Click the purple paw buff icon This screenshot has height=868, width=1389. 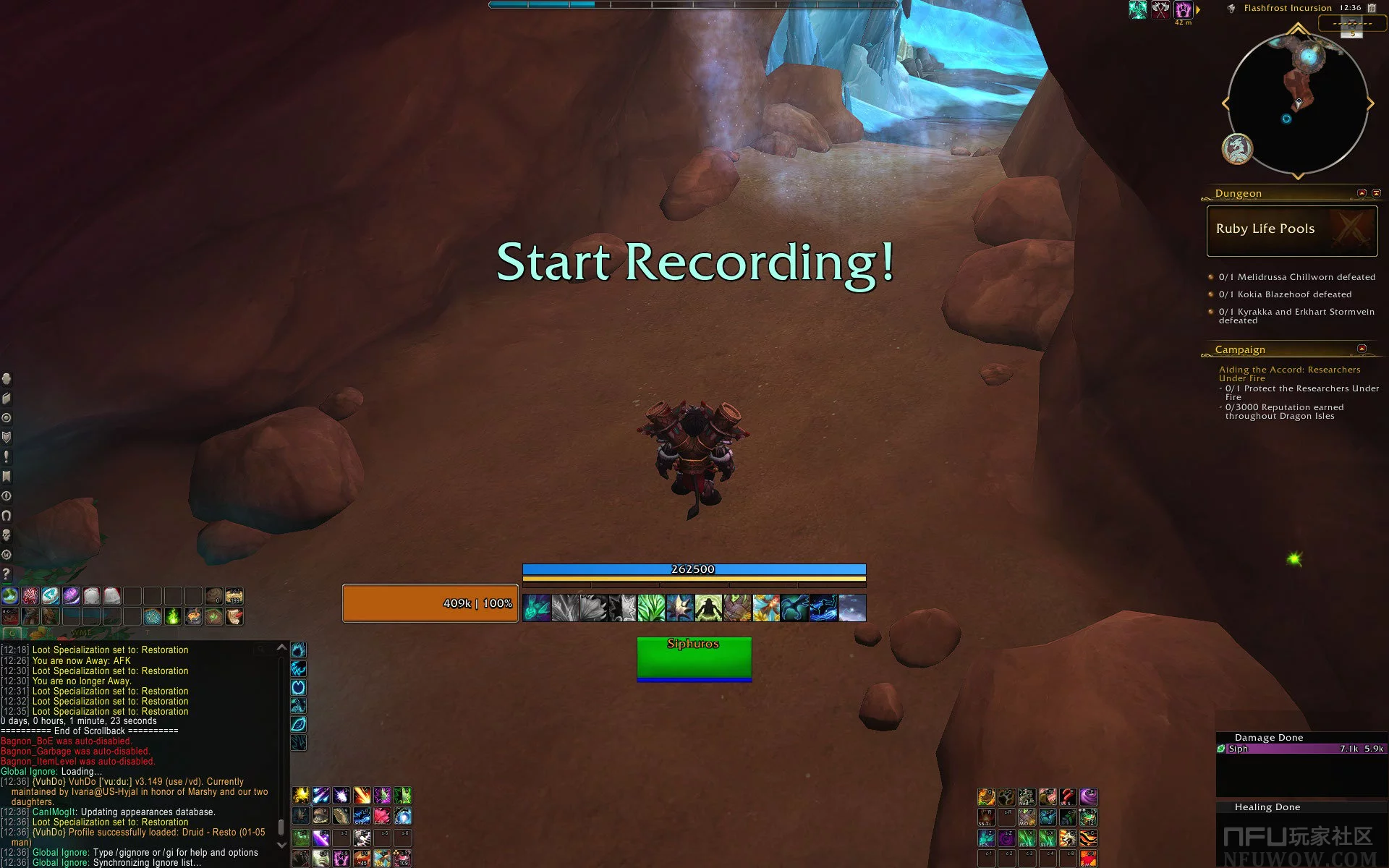pyautogui.click(x=1183, y=9)
